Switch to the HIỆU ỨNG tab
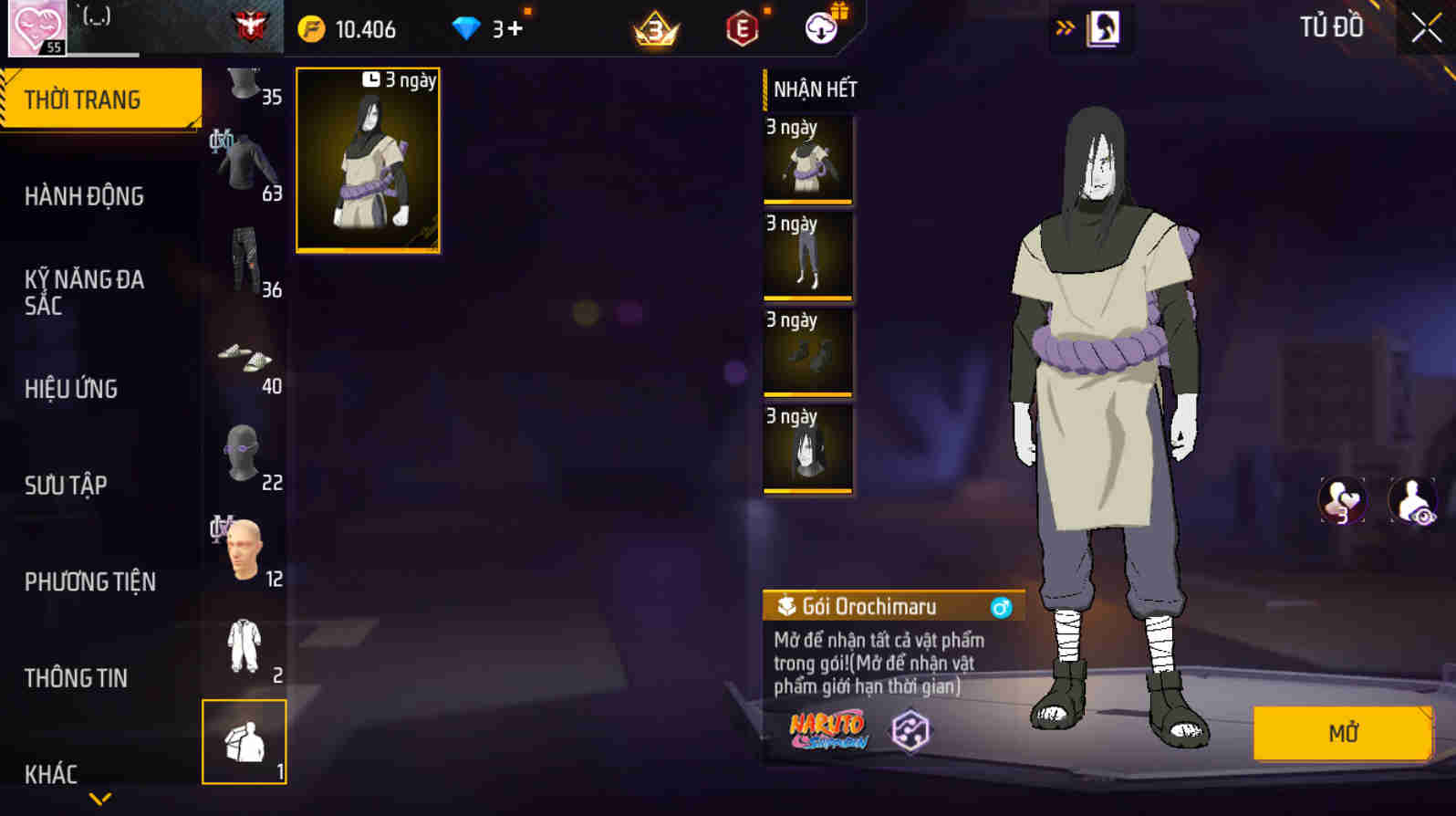This screenshot has width=1456, height=816. 70,389
